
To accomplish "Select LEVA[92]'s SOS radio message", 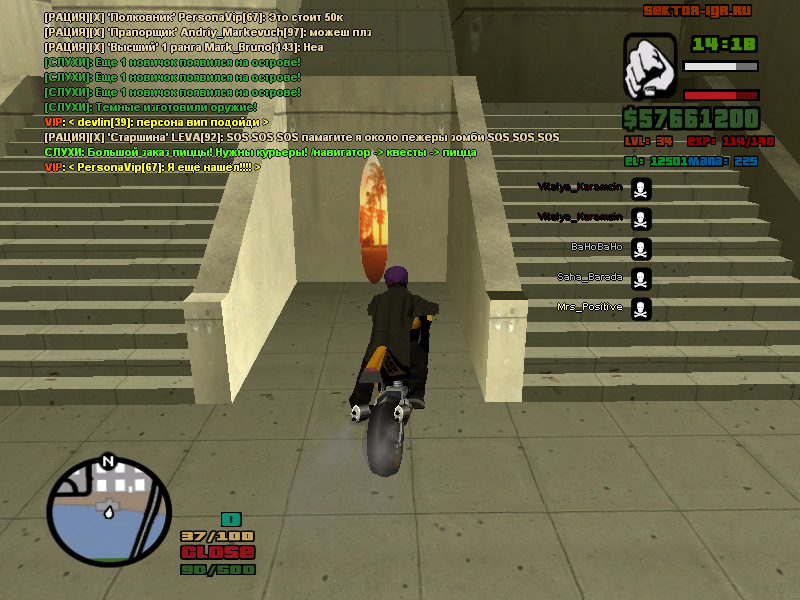I will click(302, 137).
